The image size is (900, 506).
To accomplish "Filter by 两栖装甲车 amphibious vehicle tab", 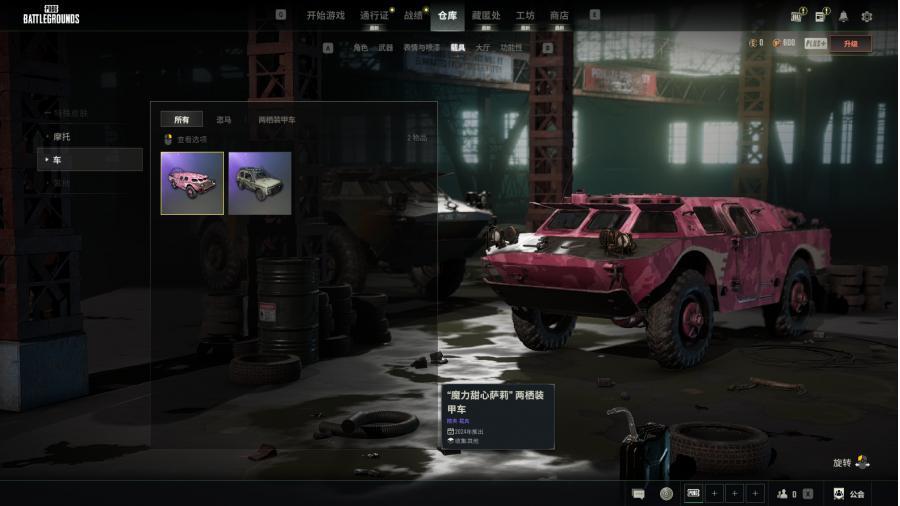I will [x=277, y=120].
